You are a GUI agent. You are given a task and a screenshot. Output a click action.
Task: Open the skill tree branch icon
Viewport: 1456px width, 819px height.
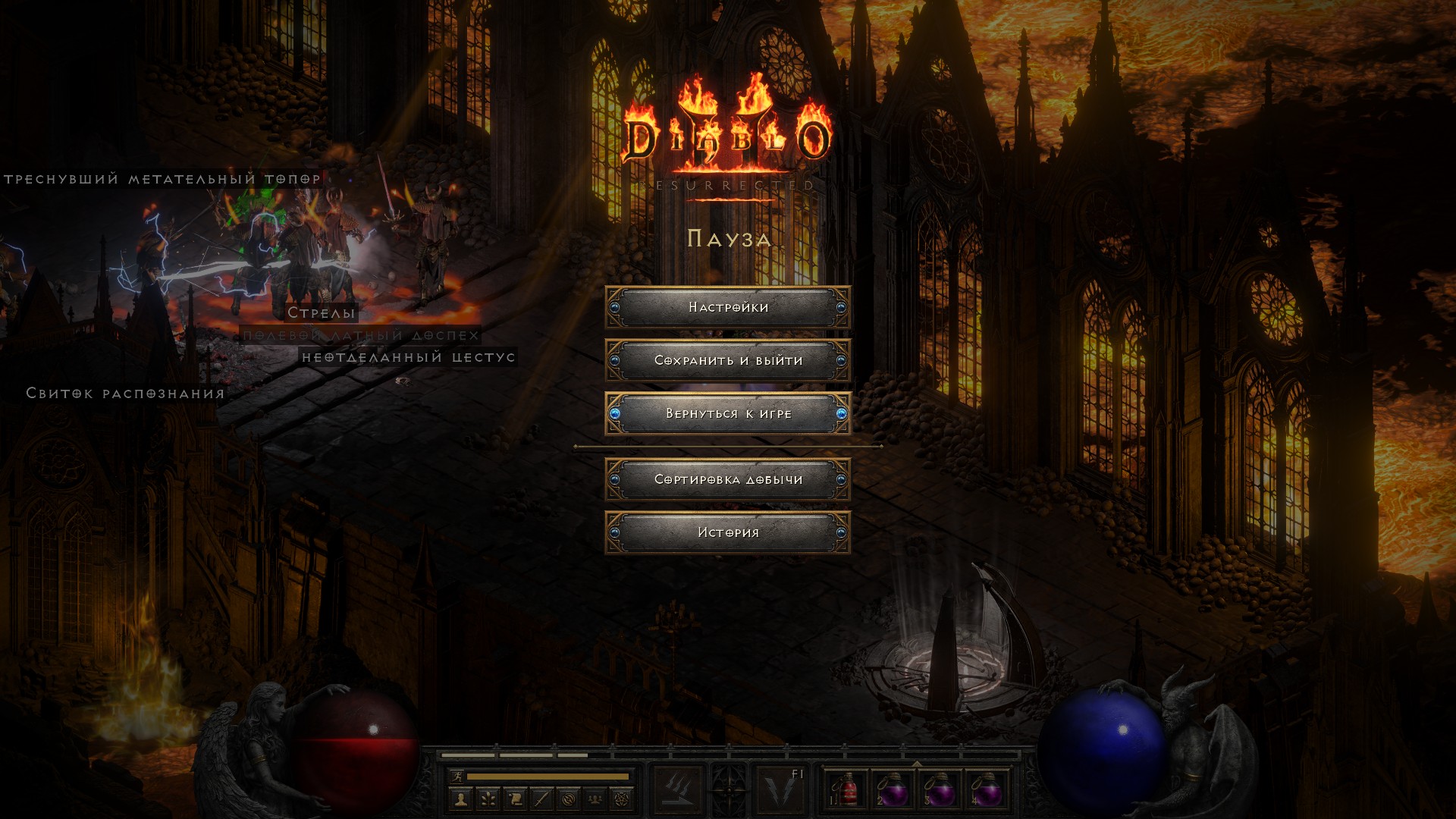click(488, 799)
